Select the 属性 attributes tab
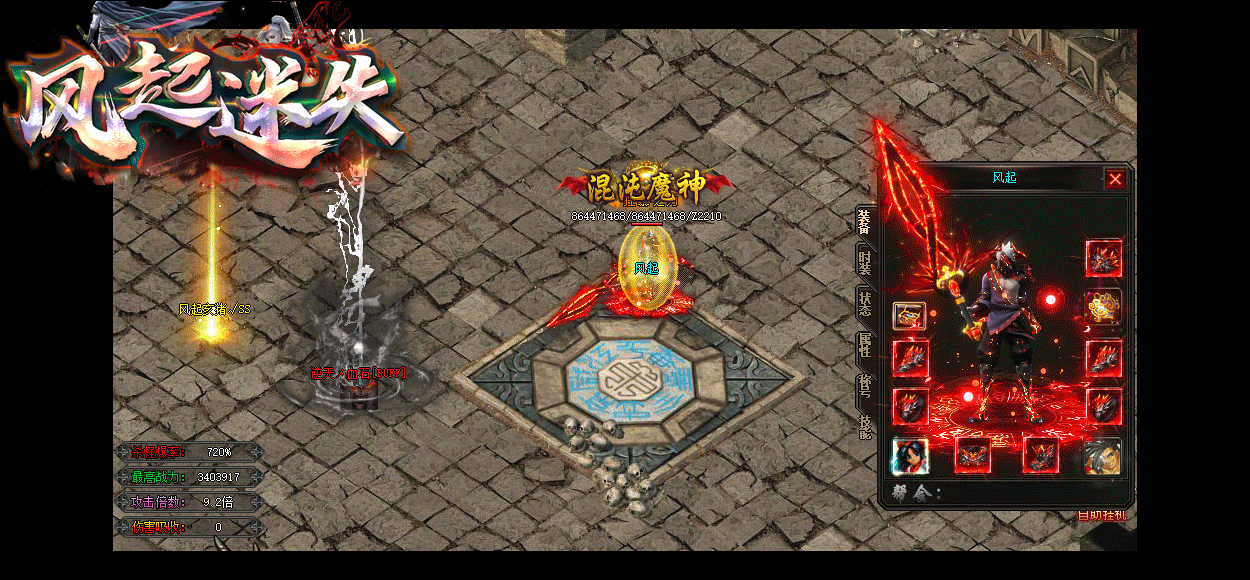This screenshot has width=1250, height=580. click(865, 346)
